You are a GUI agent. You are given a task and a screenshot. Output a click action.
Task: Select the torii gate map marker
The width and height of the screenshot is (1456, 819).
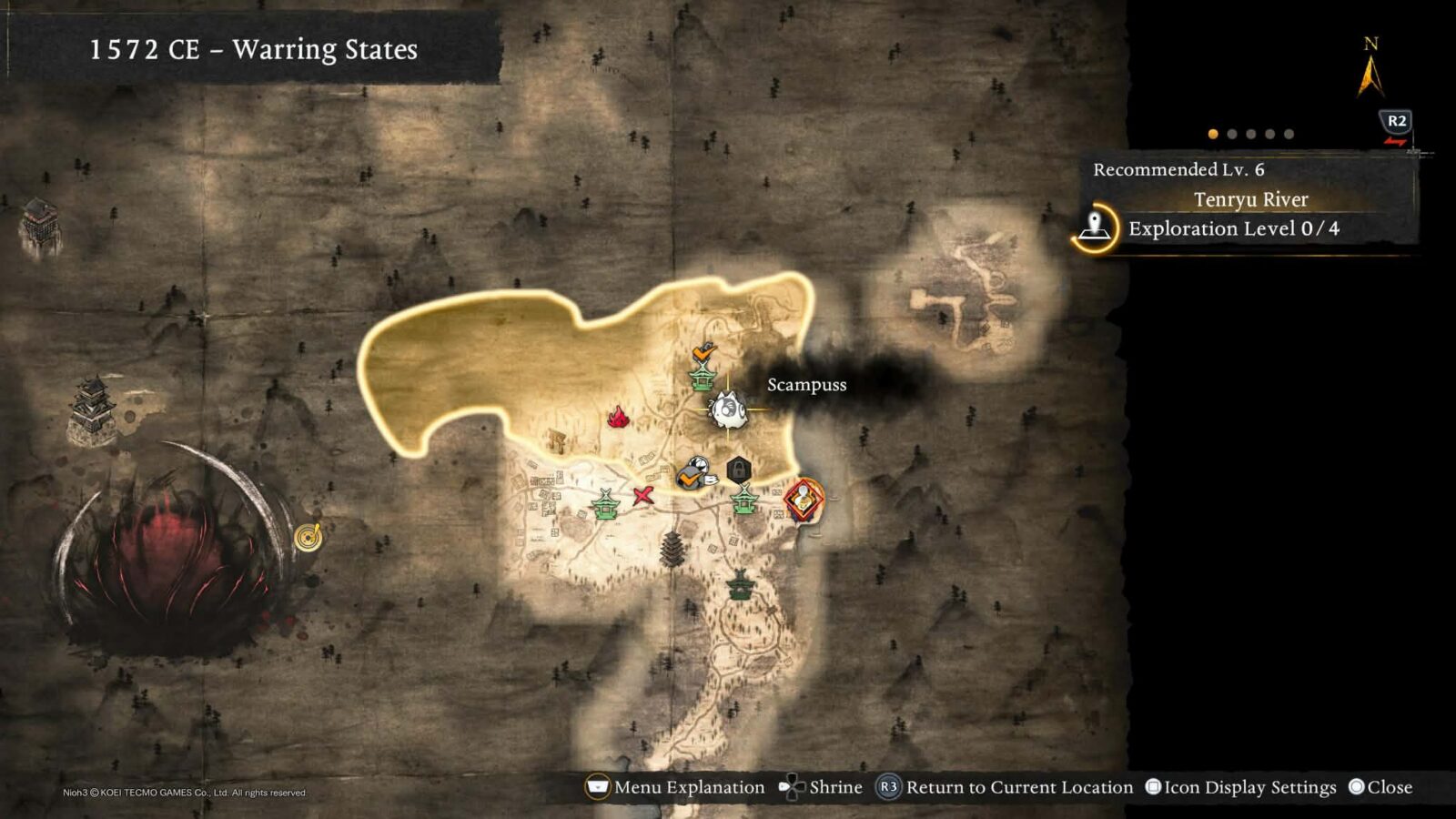pyautogui.click(x=555, y=441)
